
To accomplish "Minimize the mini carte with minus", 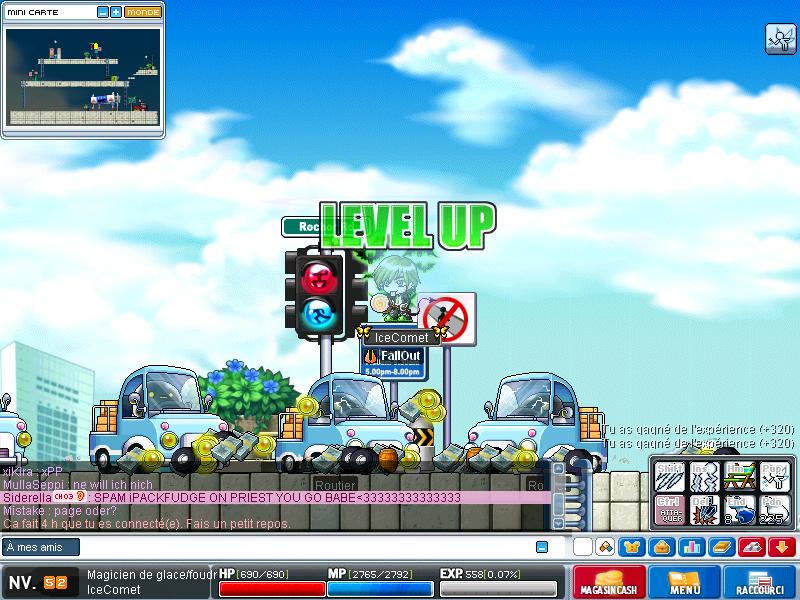I will point(103,12).
